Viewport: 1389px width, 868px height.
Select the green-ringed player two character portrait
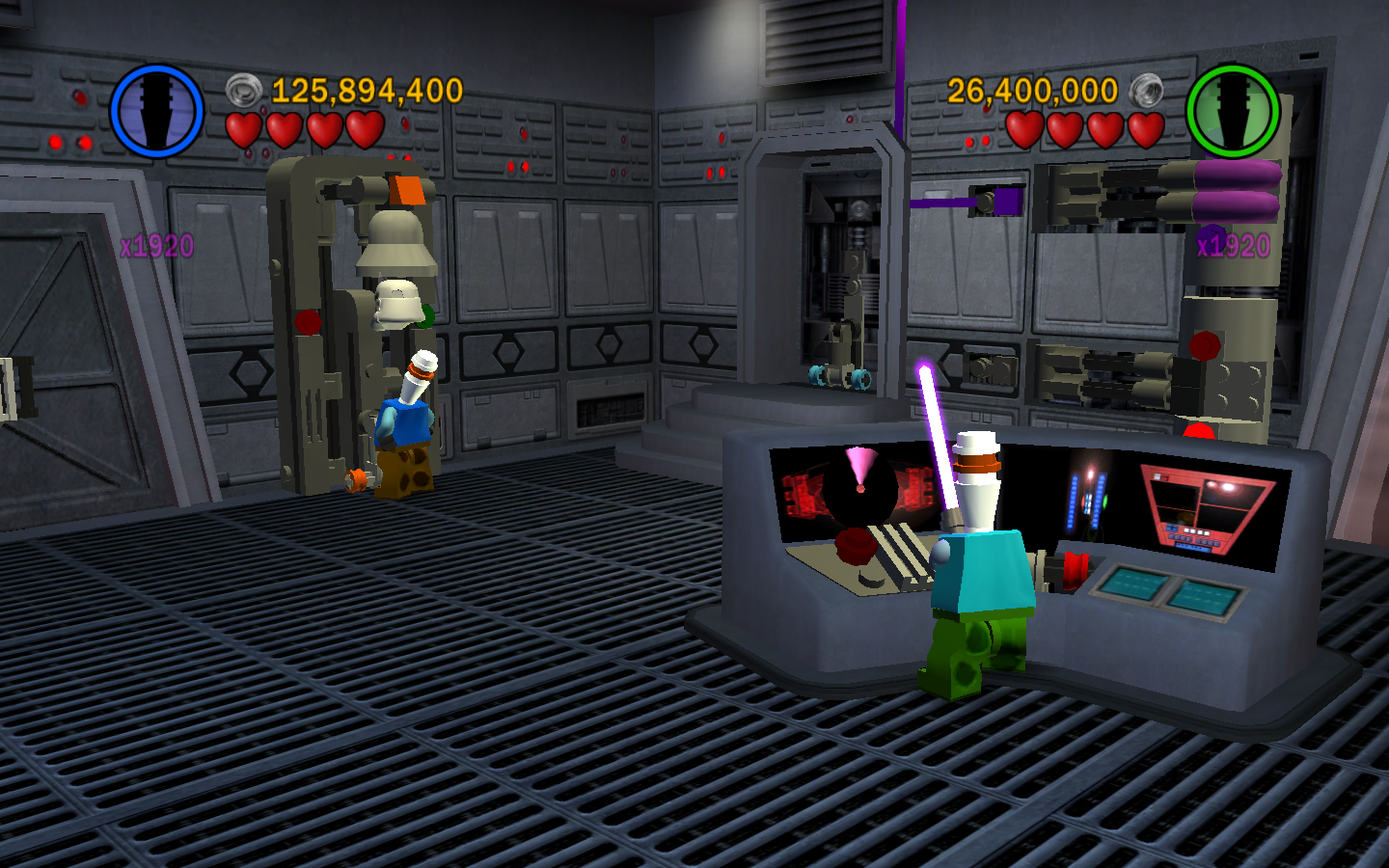(x=1232, y=111)
